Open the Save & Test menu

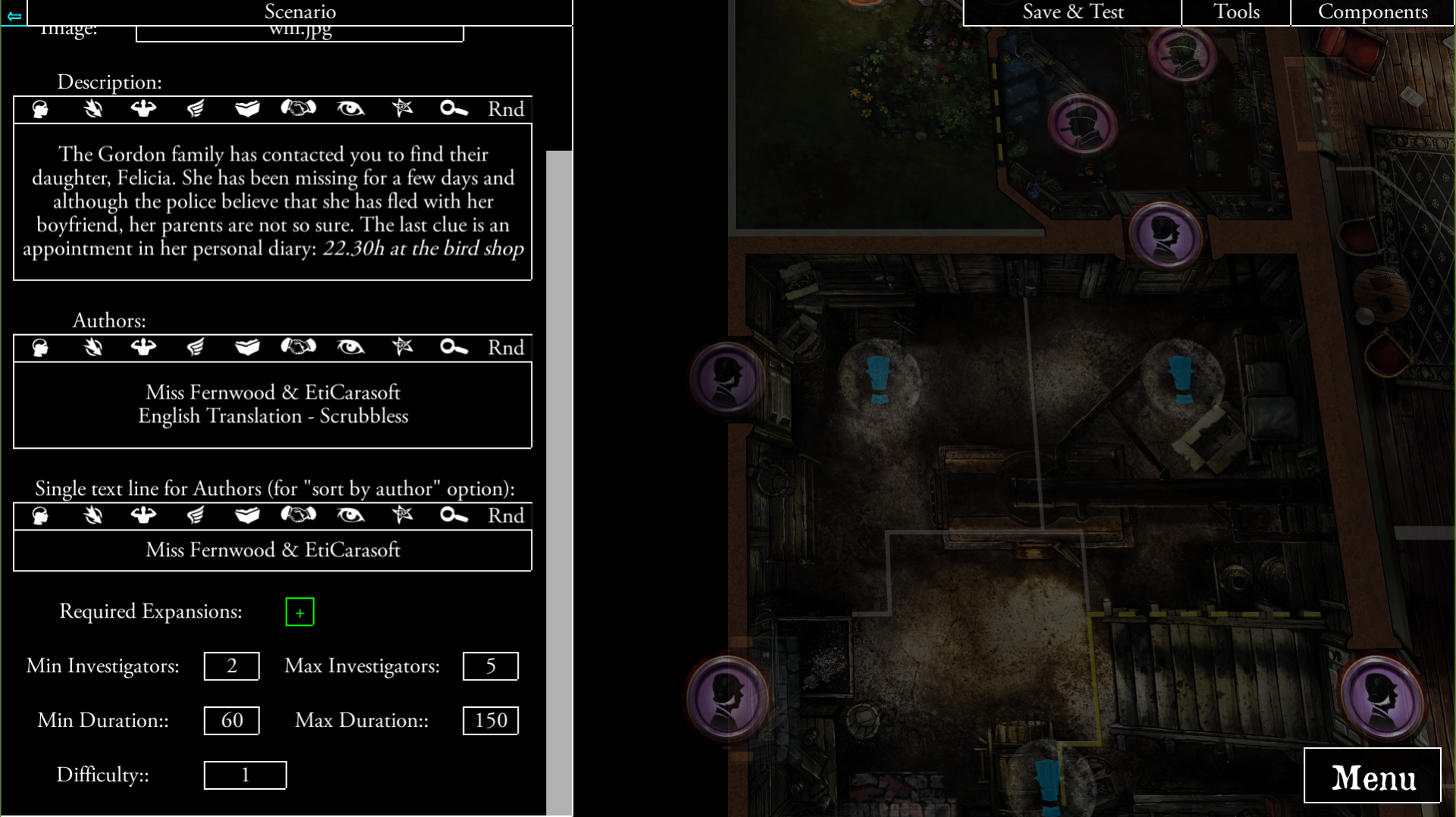tap(1072, 12)
